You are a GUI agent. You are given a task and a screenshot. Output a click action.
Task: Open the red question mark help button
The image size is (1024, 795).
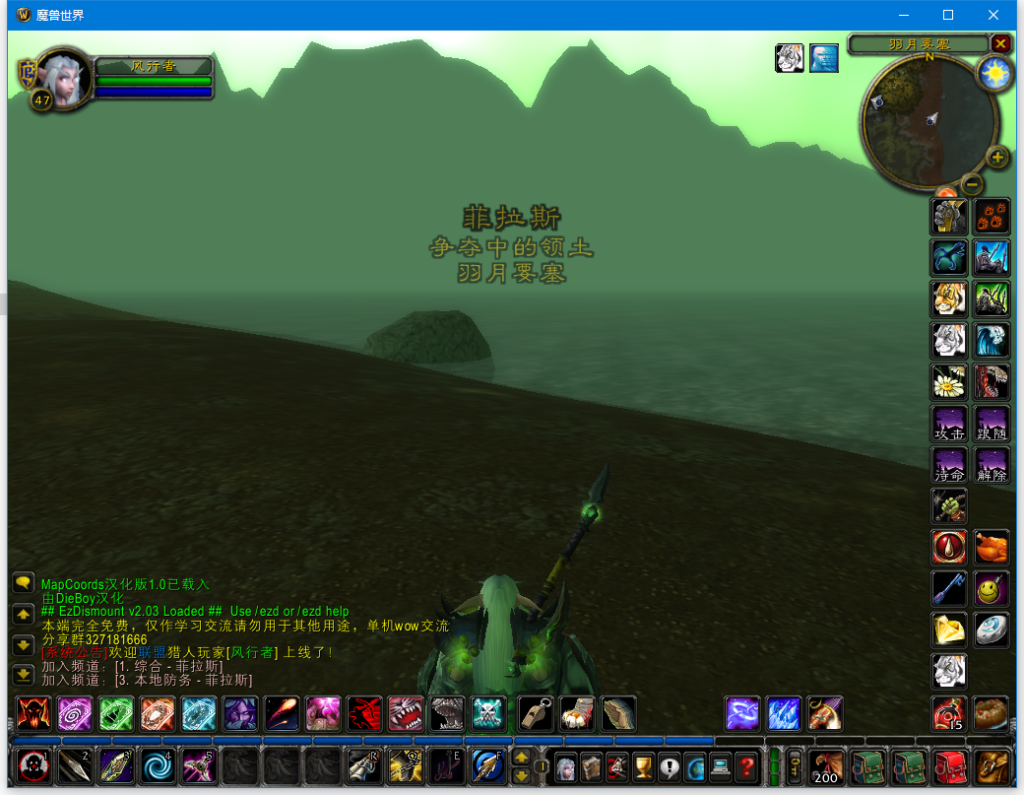746,767
